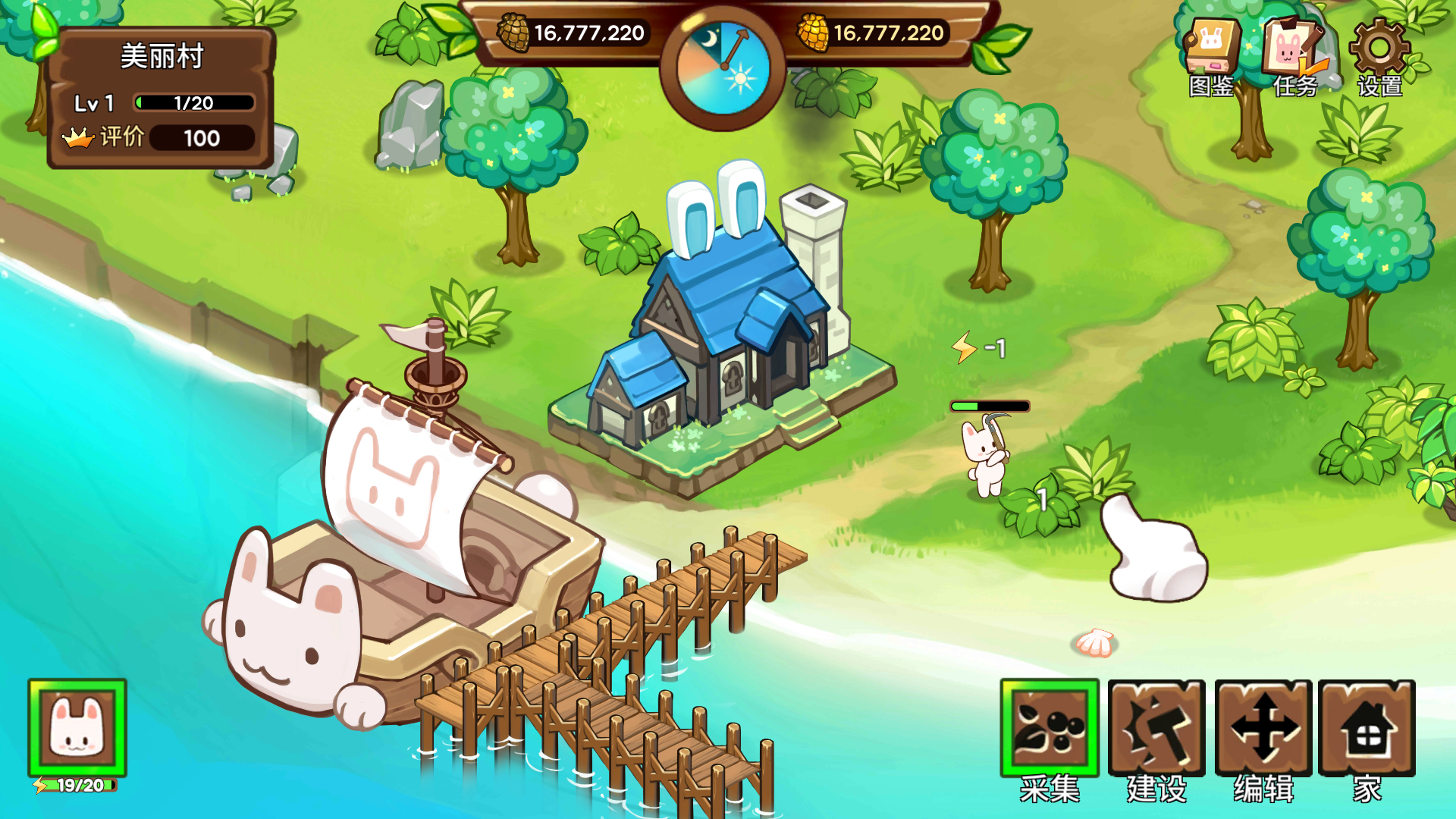This screenshot has height=819, width=1456.
Task: Open the 设置 gear settings
Action: tap(1379, 55)
